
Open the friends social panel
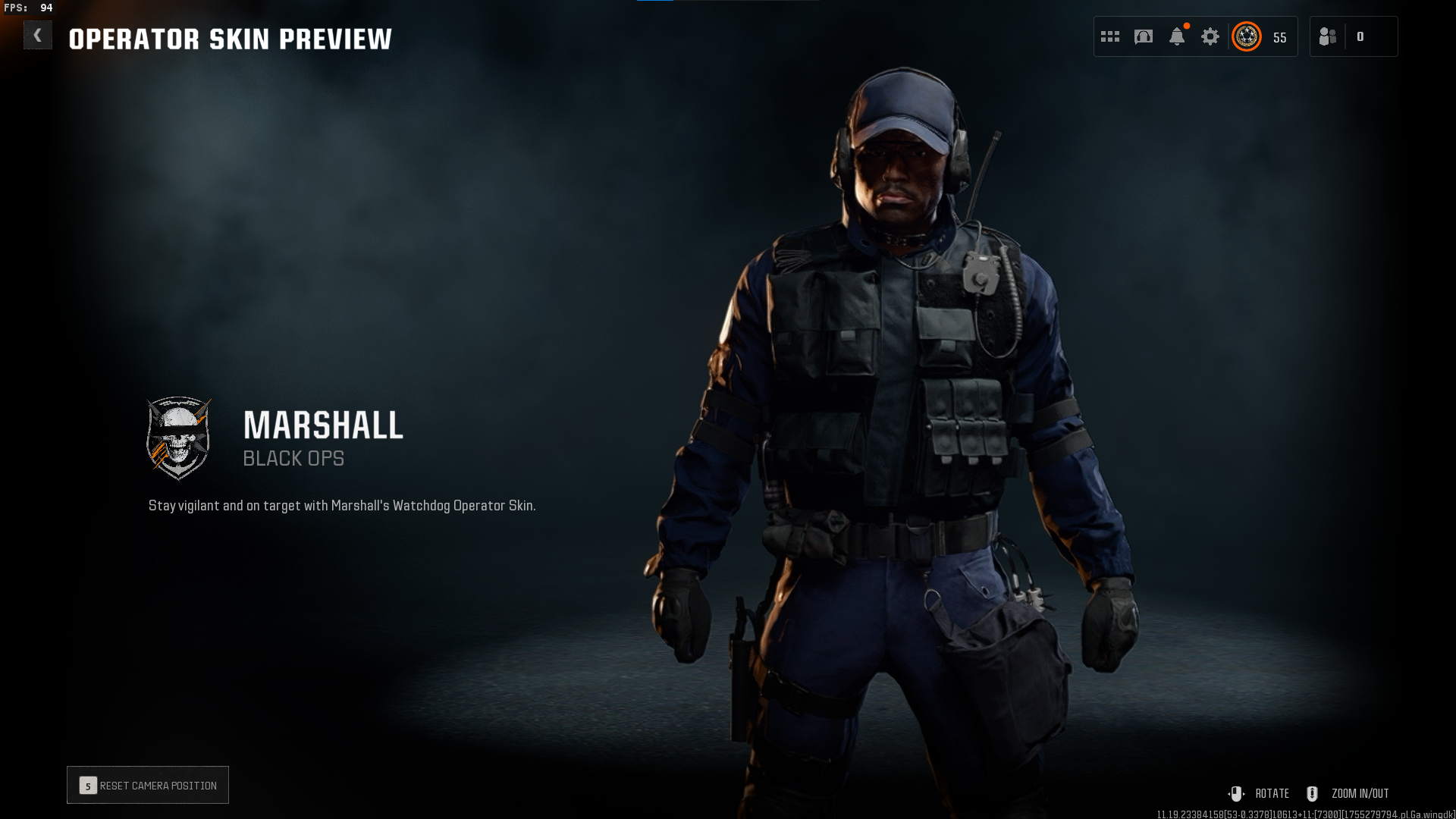point(1328,36)
